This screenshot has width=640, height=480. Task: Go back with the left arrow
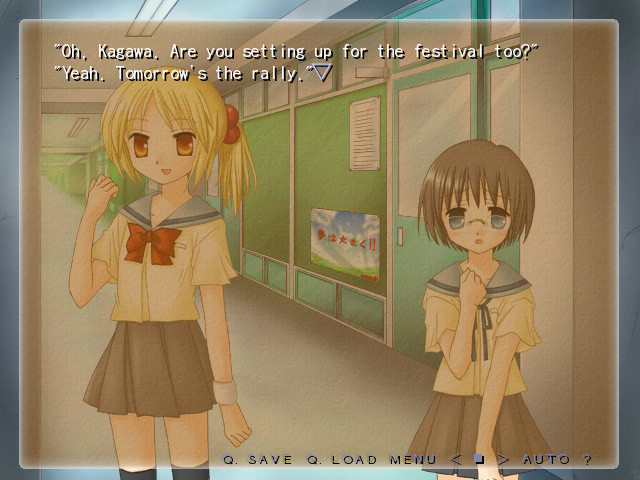[x=456, y=459]
